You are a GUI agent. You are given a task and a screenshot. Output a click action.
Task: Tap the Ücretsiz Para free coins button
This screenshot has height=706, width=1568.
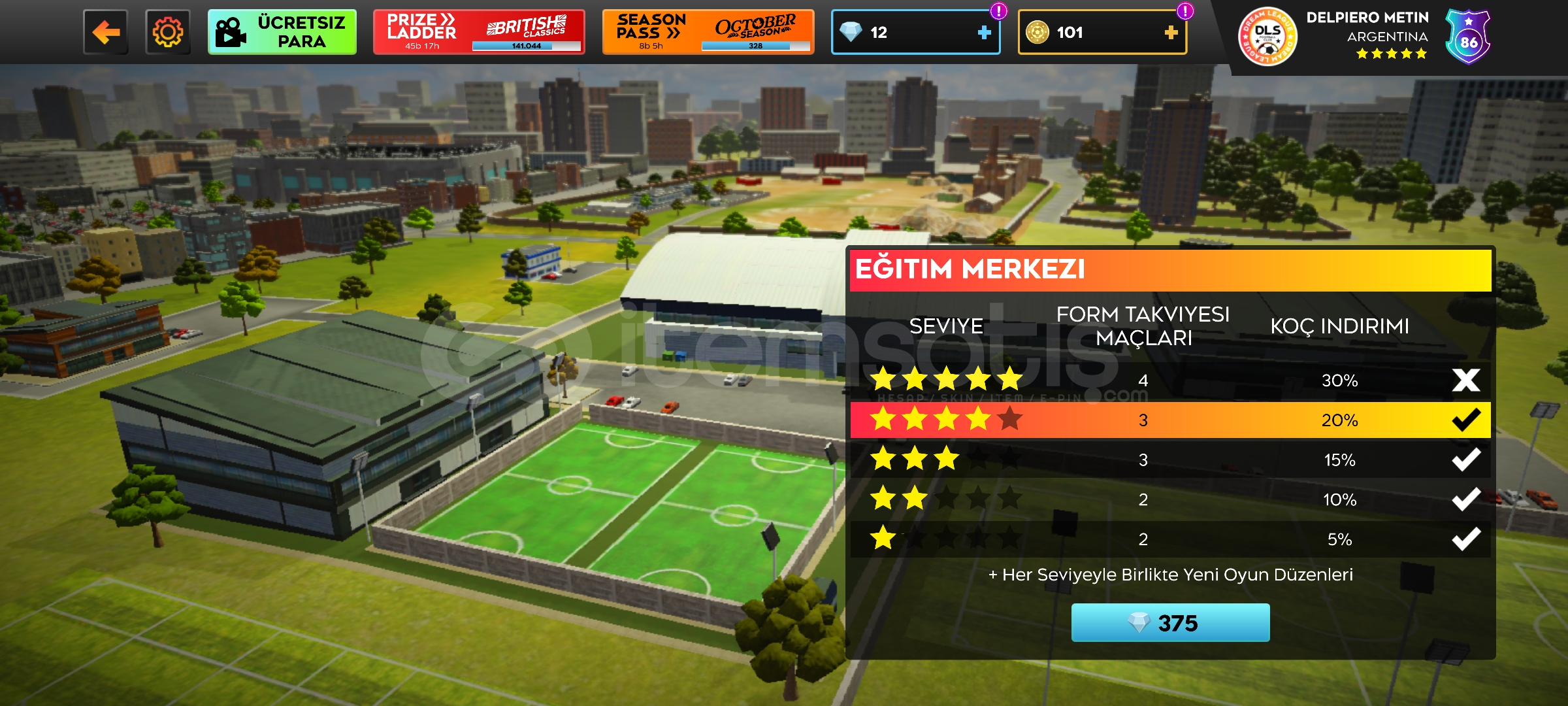tap(282, 32)
